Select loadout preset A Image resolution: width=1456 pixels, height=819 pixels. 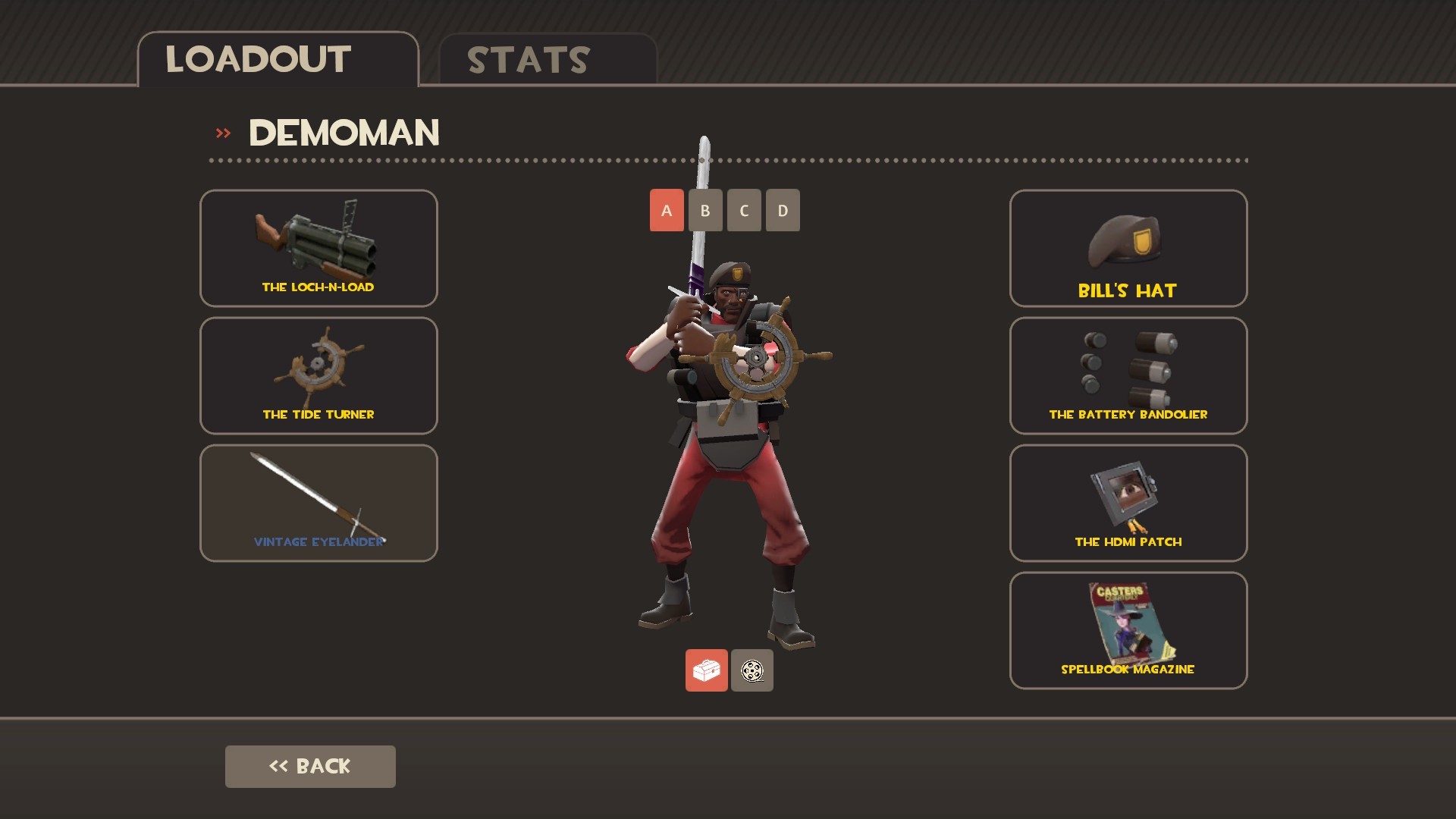pos(666,210)
